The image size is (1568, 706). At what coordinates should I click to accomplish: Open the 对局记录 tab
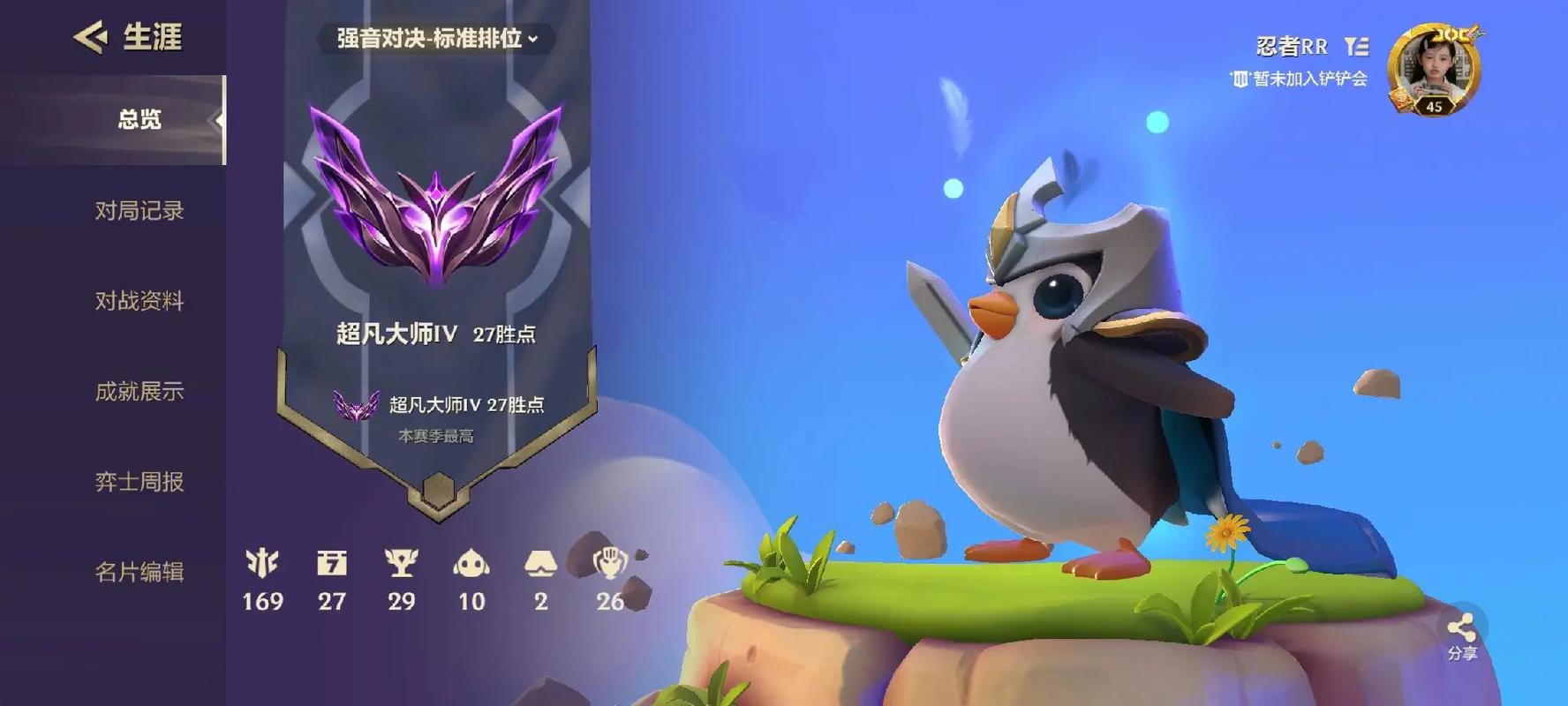click(139, 211)
